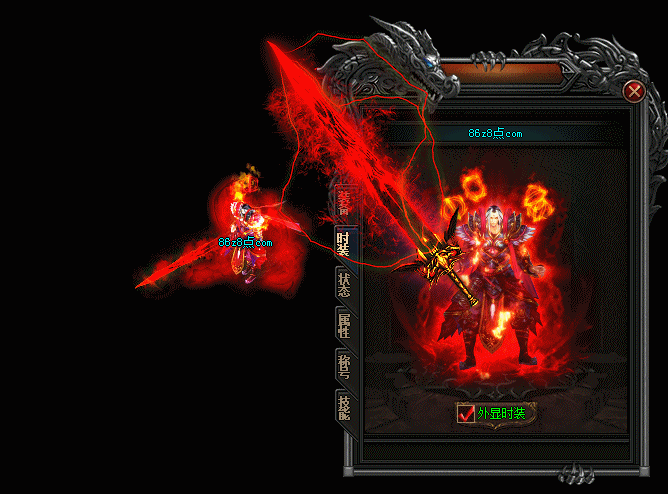Select the 时装 fashion tab
668x494 pixels.
tap(344, 243)
